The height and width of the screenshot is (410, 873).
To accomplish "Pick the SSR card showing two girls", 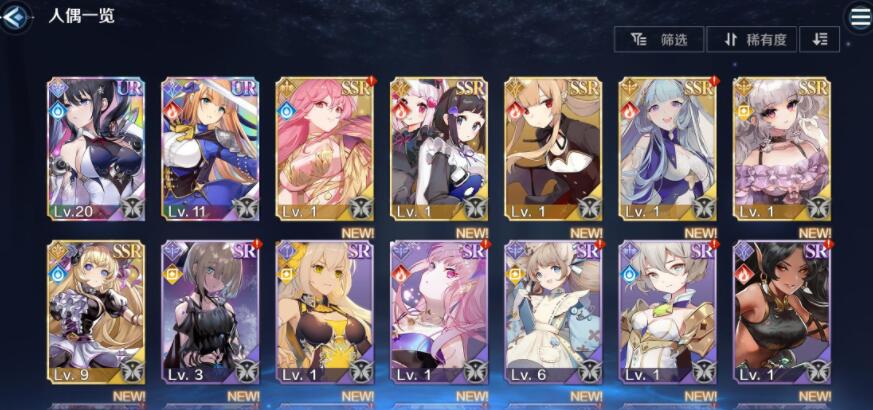I will [438, 148].
